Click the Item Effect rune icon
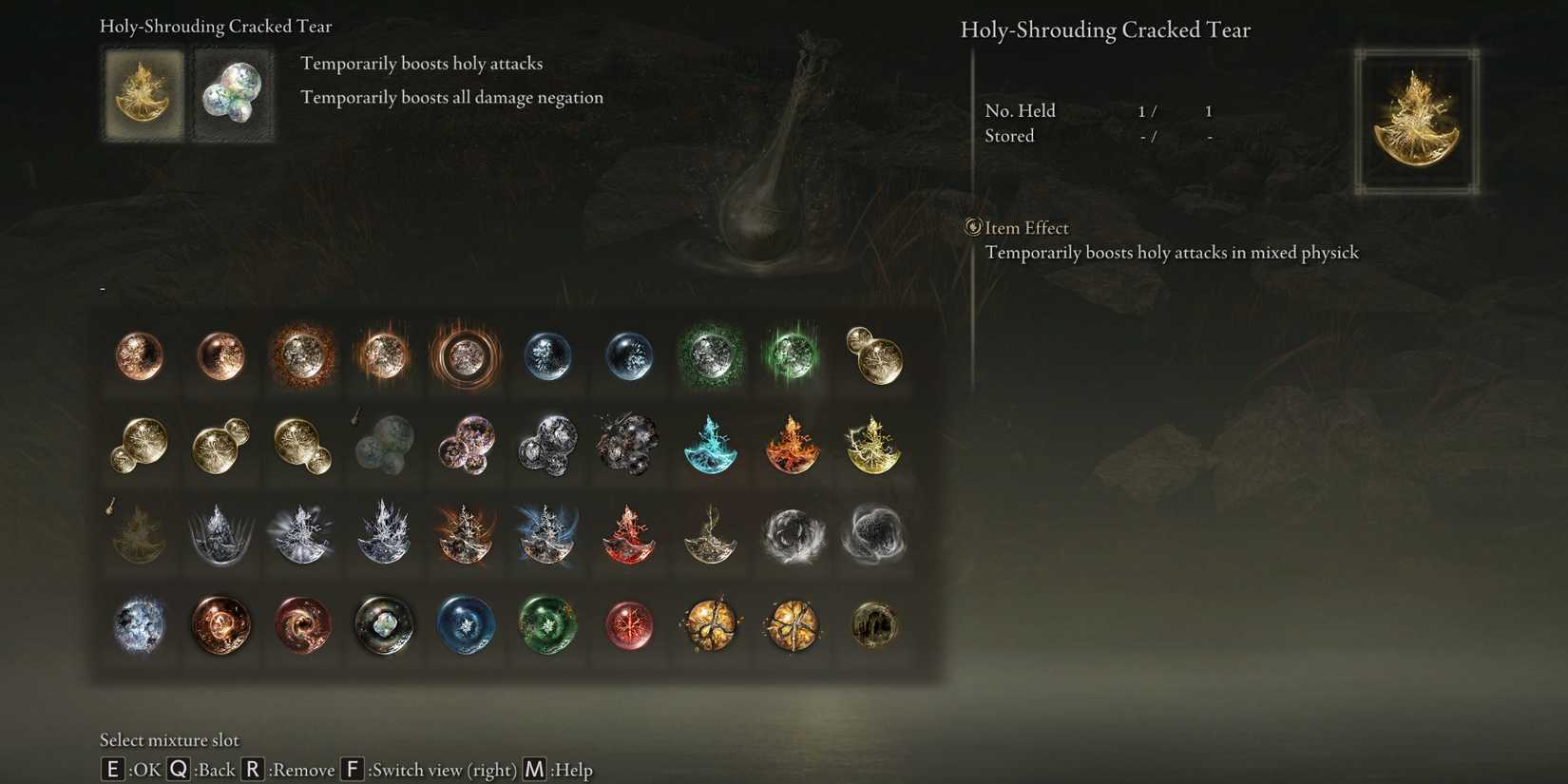The height and width of the screenshot is (784, 1568). [x=972, y=227]
